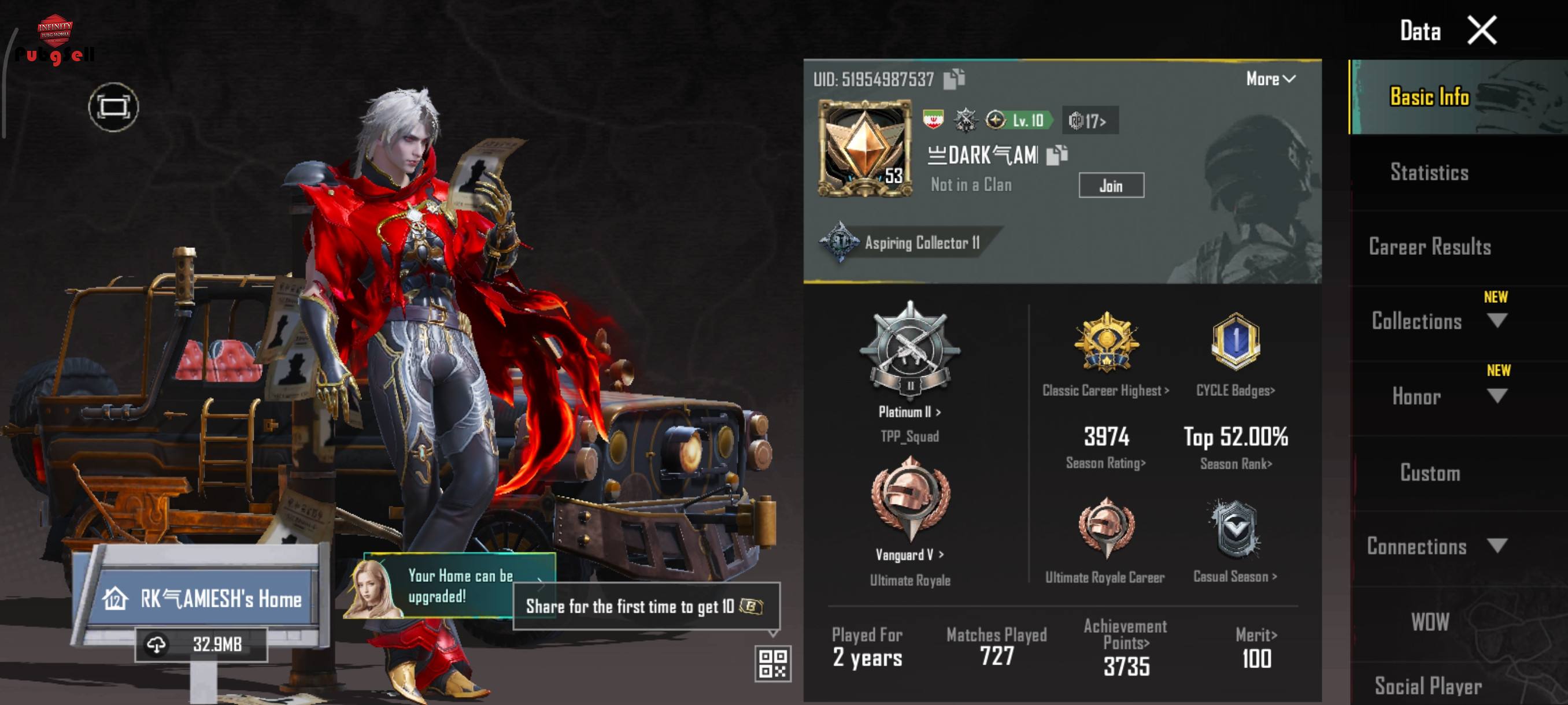Click the Join clan button

1110,185
